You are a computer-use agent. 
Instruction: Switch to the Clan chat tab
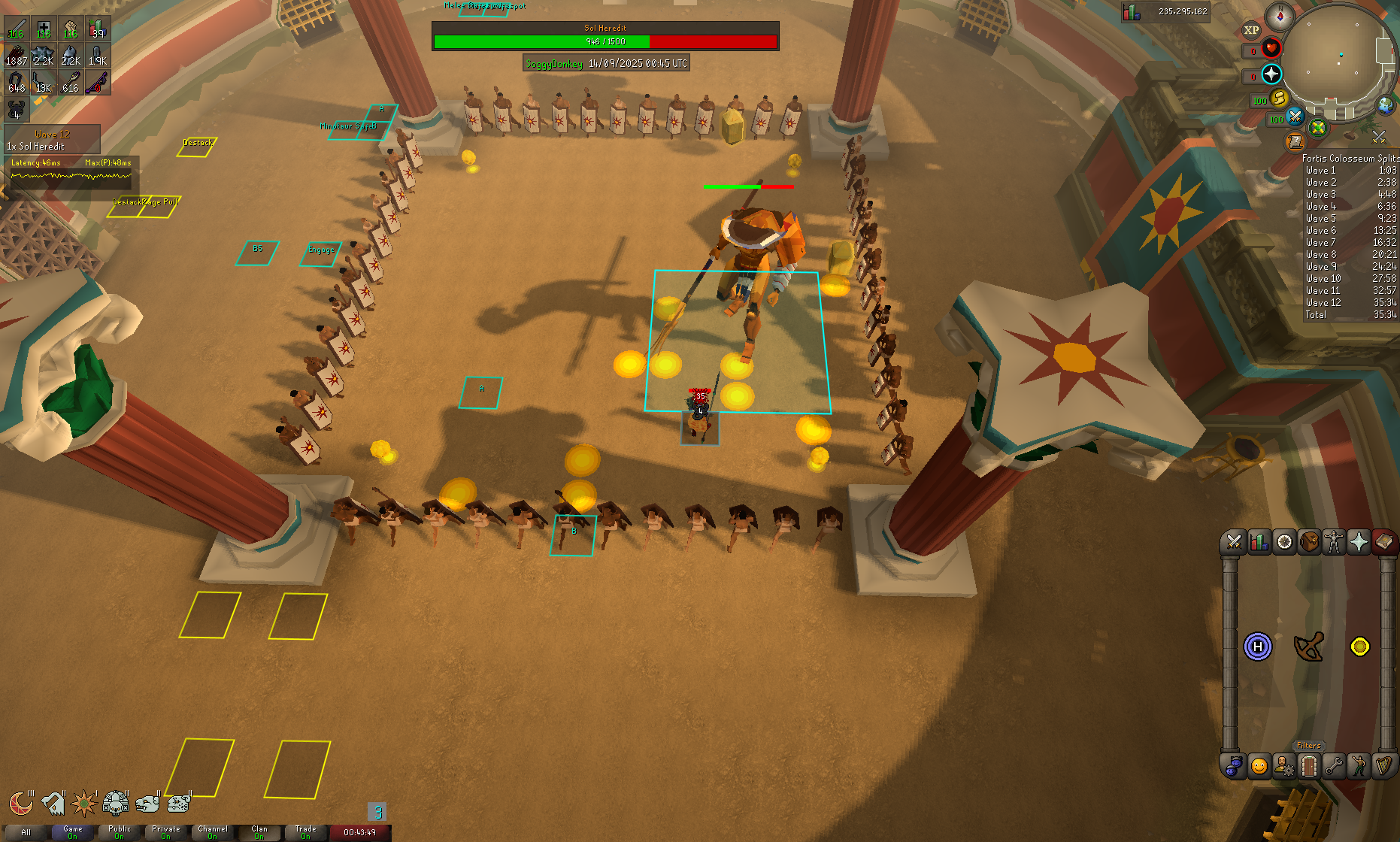tap(259, 832)
